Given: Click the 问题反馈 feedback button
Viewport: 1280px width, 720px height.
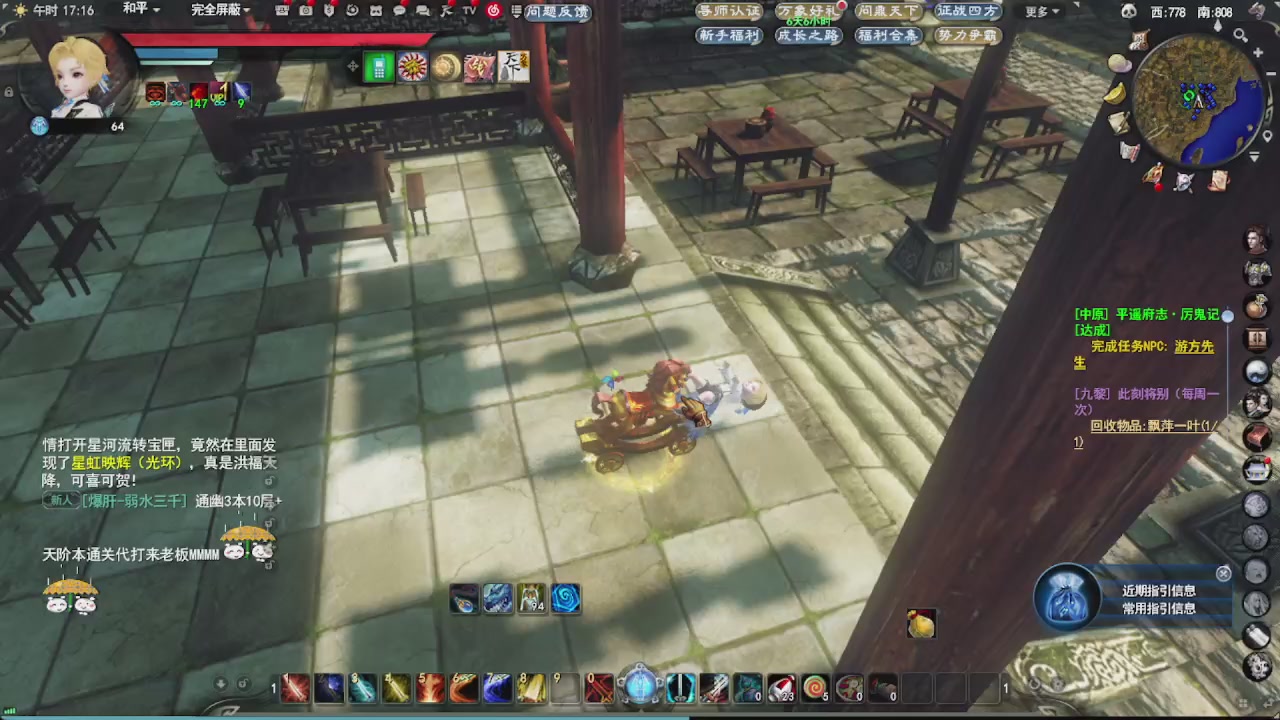Looking at the screenshot, I should pyautogui.click(x=556, y=11).
